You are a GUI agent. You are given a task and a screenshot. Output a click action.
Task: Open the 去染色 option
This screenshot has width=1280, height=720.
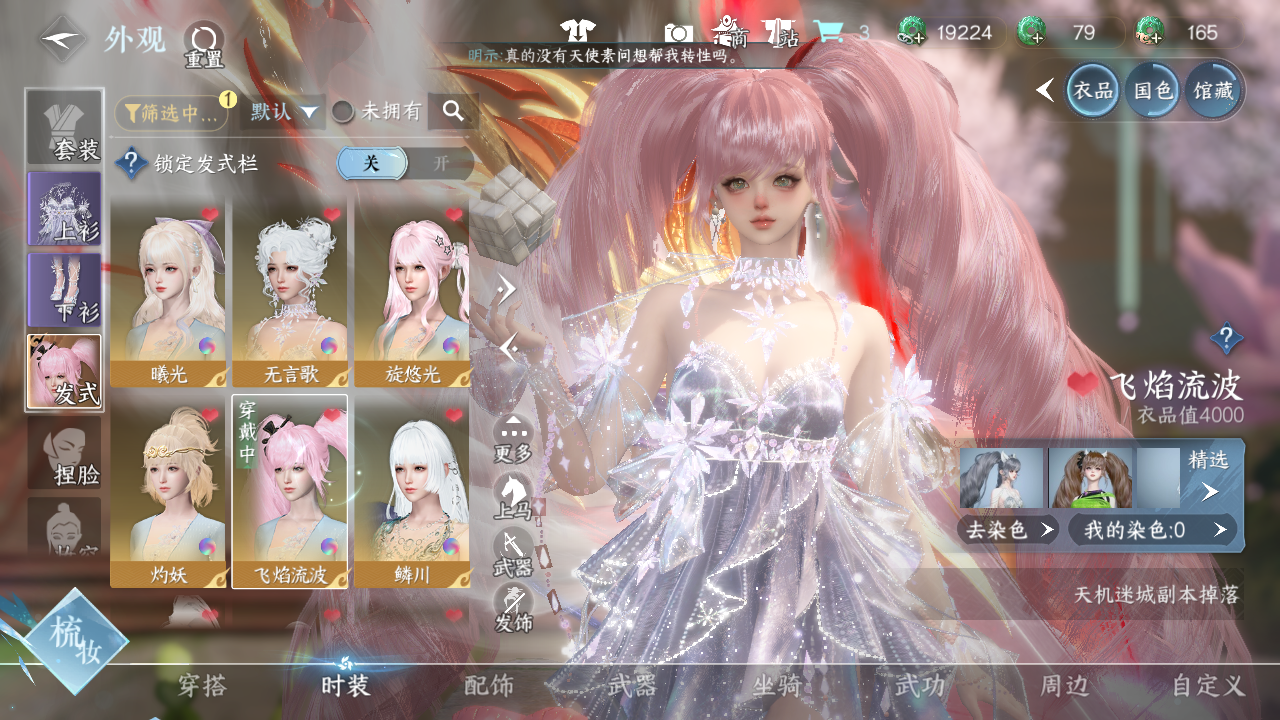tap(1008, 529)
